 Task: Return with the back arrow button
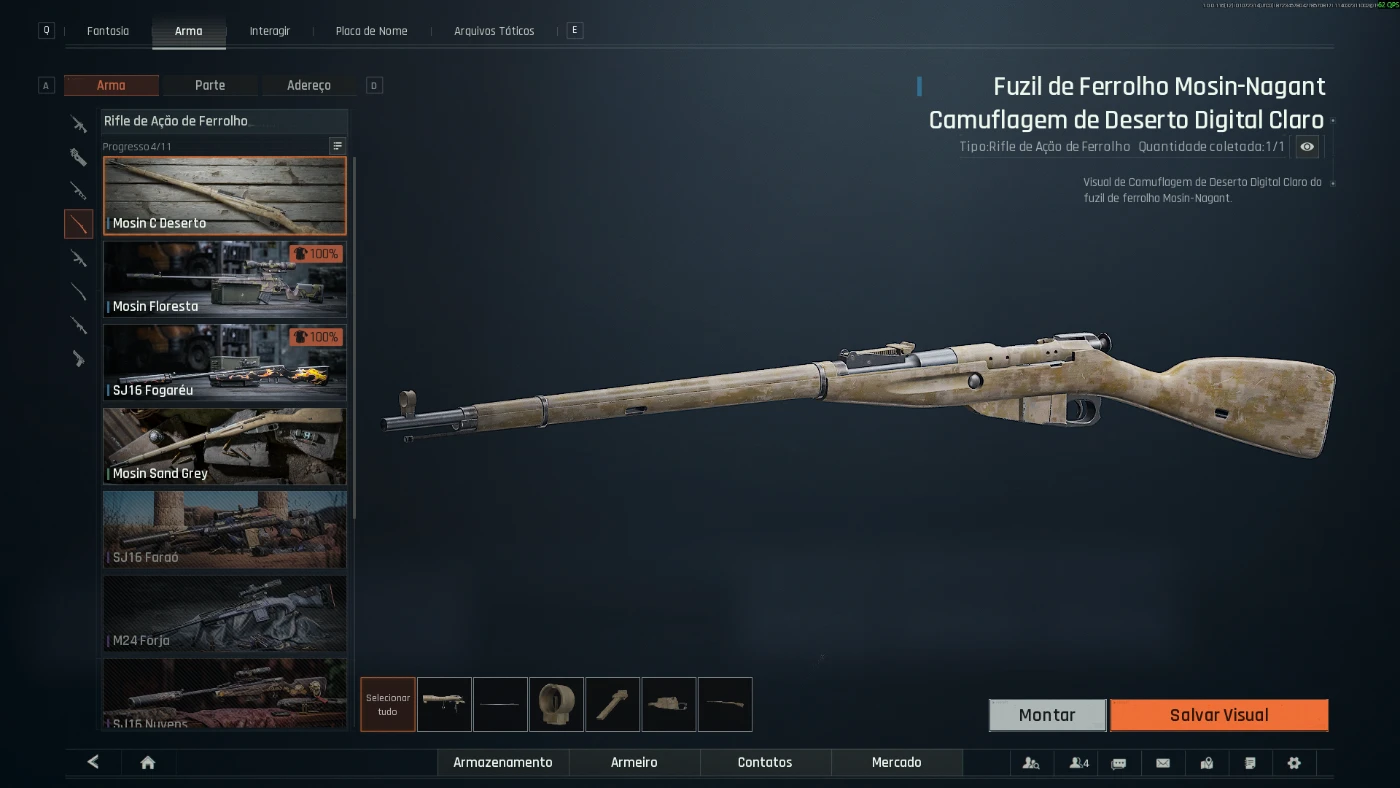93,762
